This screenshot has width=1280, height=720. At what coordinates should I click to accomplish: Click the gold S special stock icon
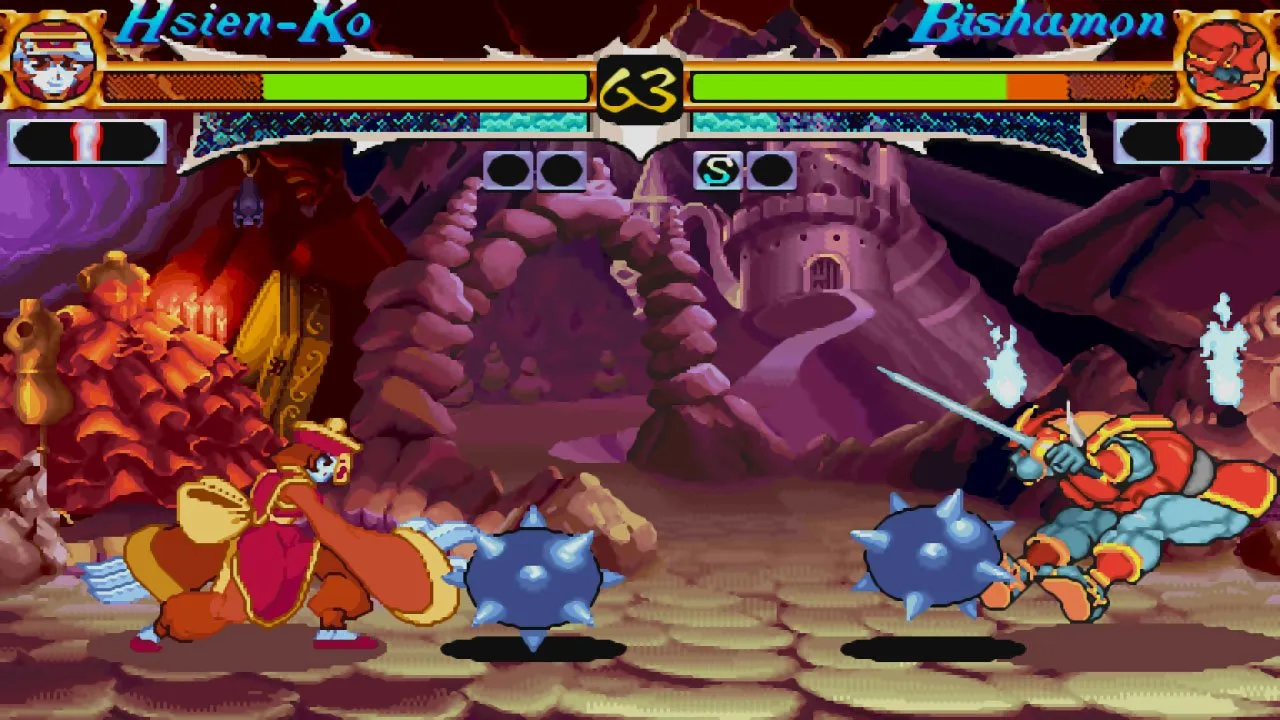717,170
